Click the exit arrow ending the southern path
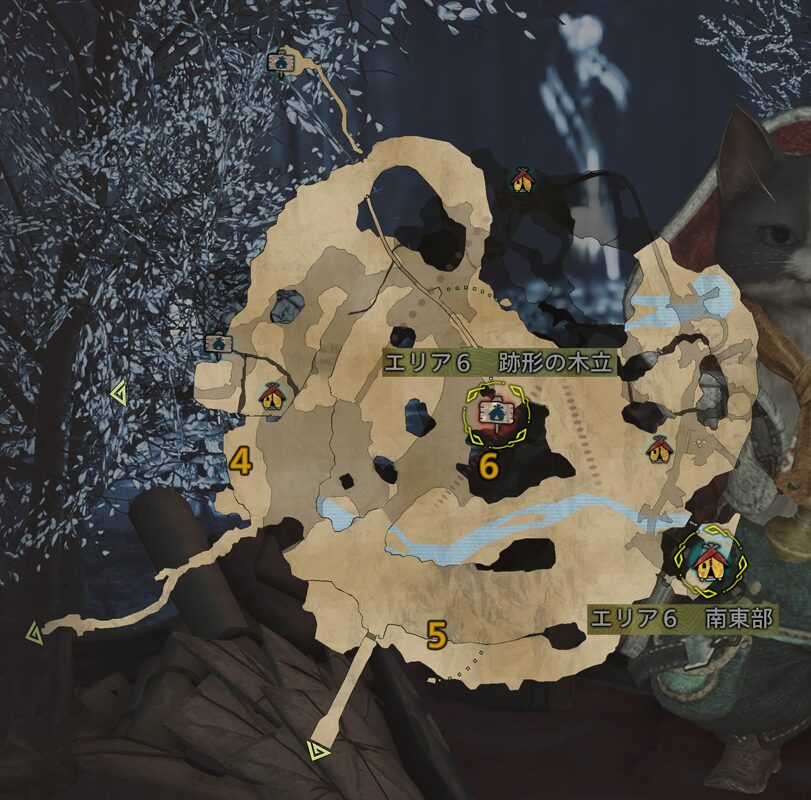Viewport: 811px width, 800px height. pyautogui.click(x=319, y=749)
